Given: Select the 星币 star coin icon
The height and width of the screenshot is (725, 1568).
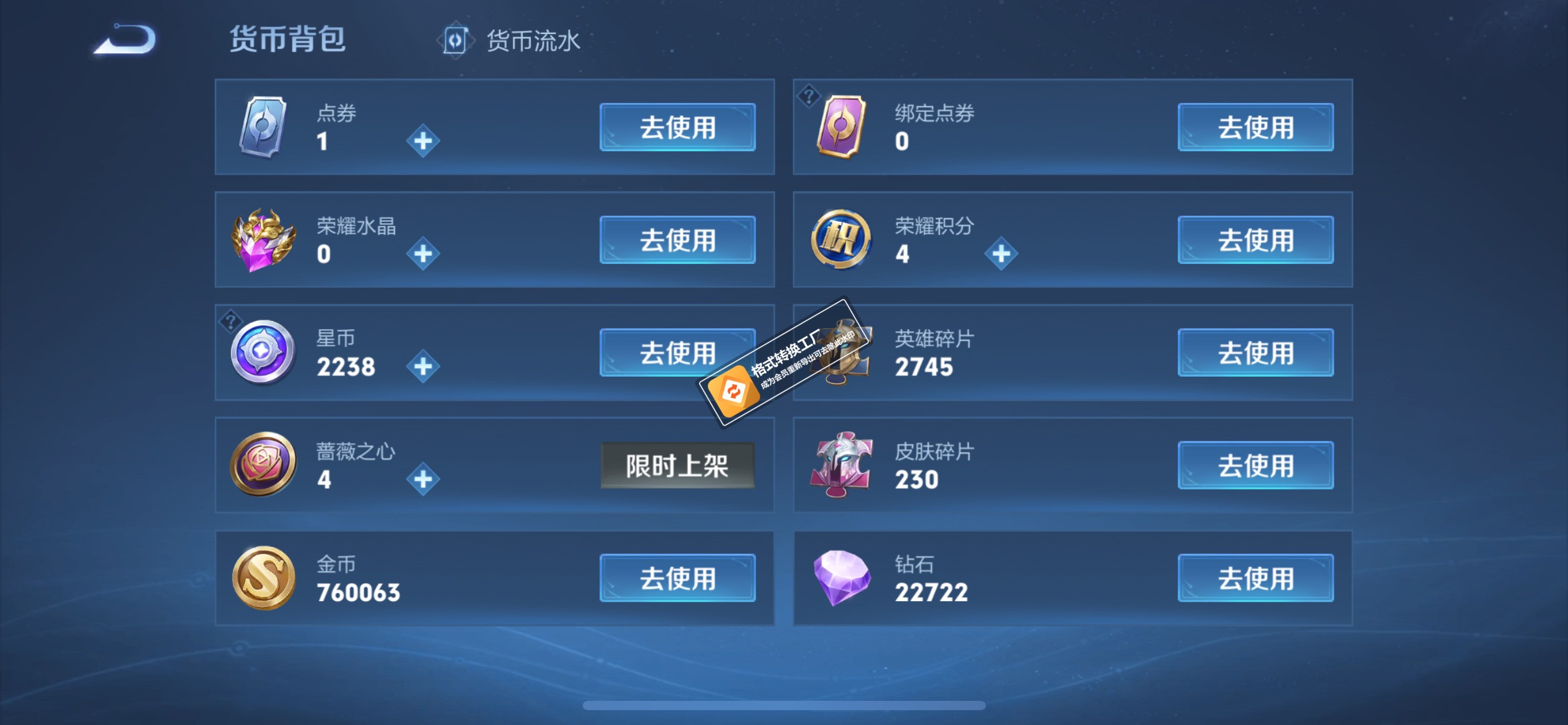Looking at the screenshot, I should point(263,351).
